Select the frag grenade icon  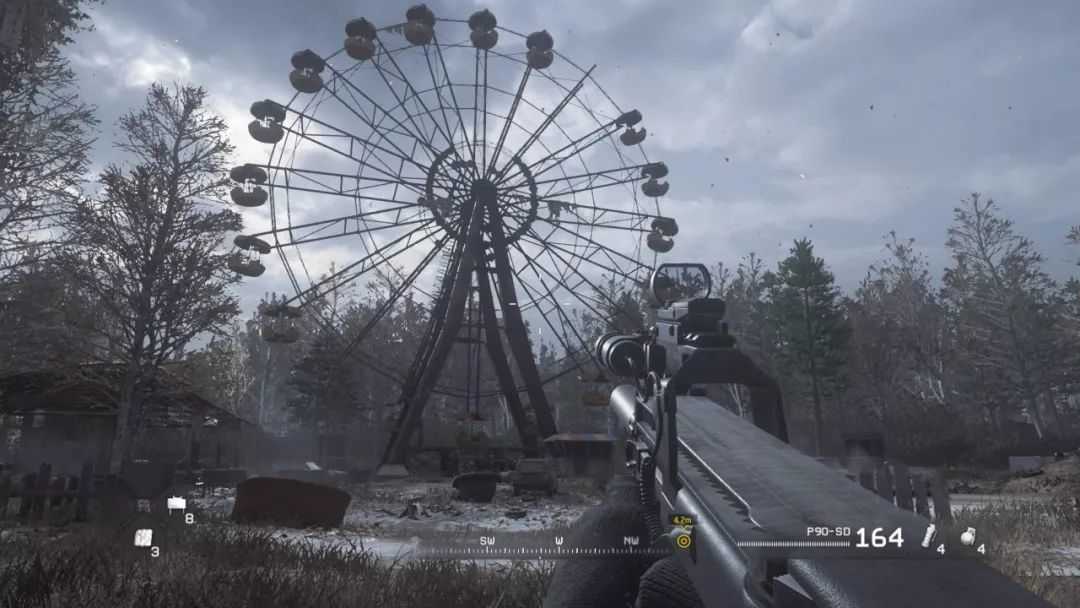[968, 536]
